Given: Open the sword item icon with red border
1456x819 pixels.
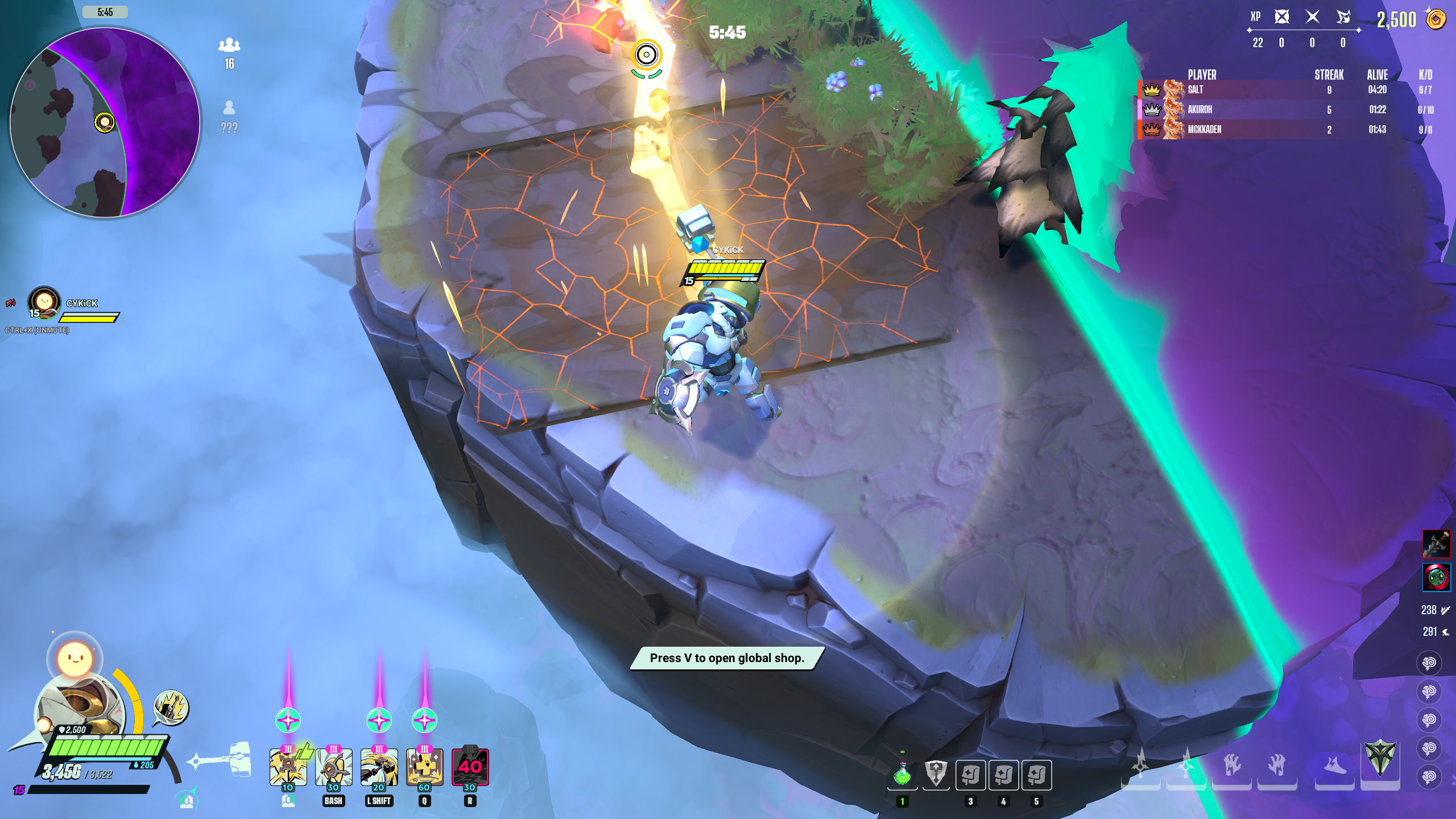Looking at the screenshot, I should [x=1436, y=544].
